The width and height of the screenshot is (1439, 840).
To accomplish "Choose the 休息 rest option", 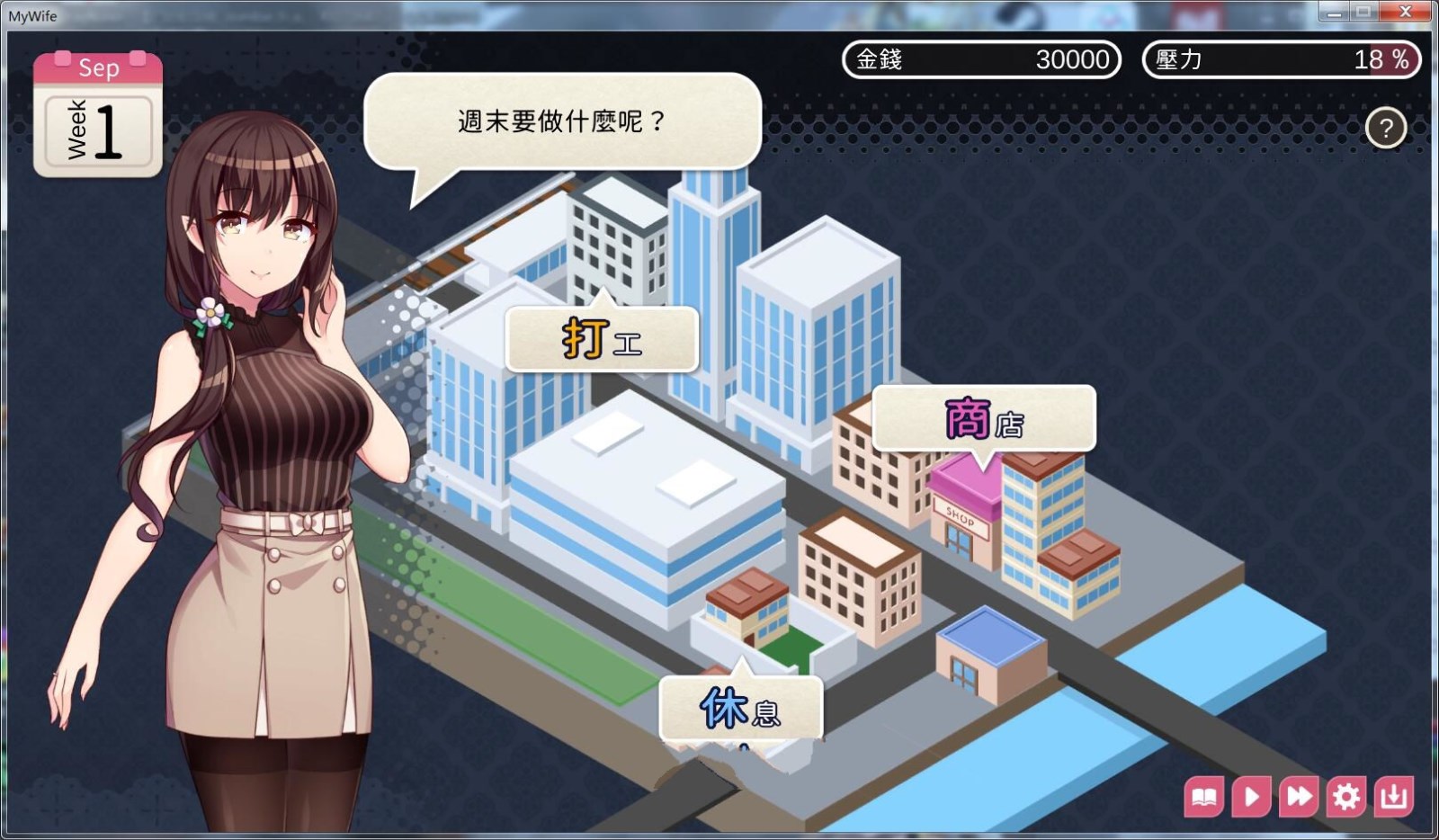I will [739, 710].
